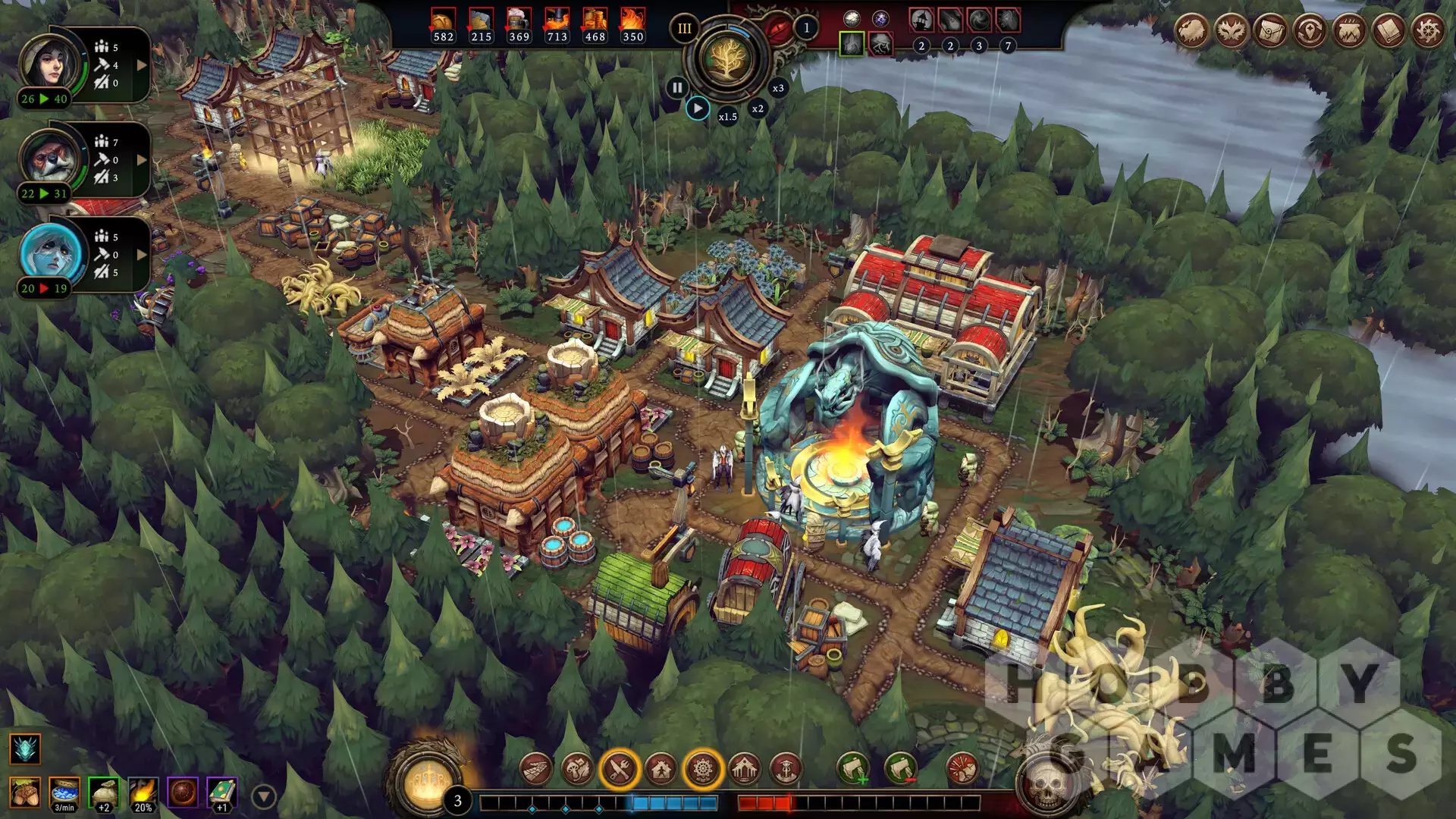Open the pavilion city buildings category
This screenshot has width=1456, height=819.
tap(745, 770)
